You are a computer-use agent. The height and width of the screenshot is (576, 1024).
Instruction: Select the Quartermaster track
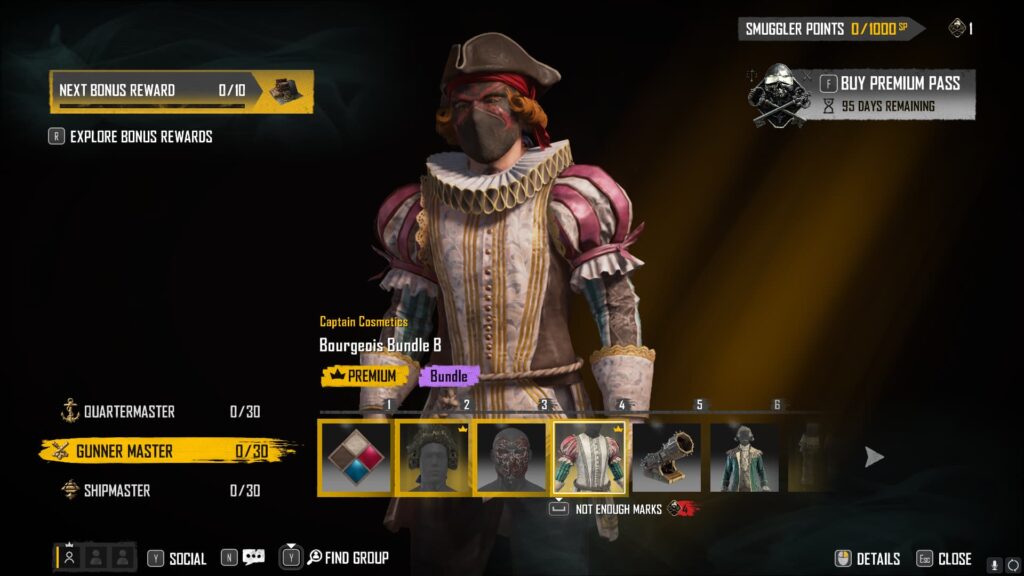130,412
